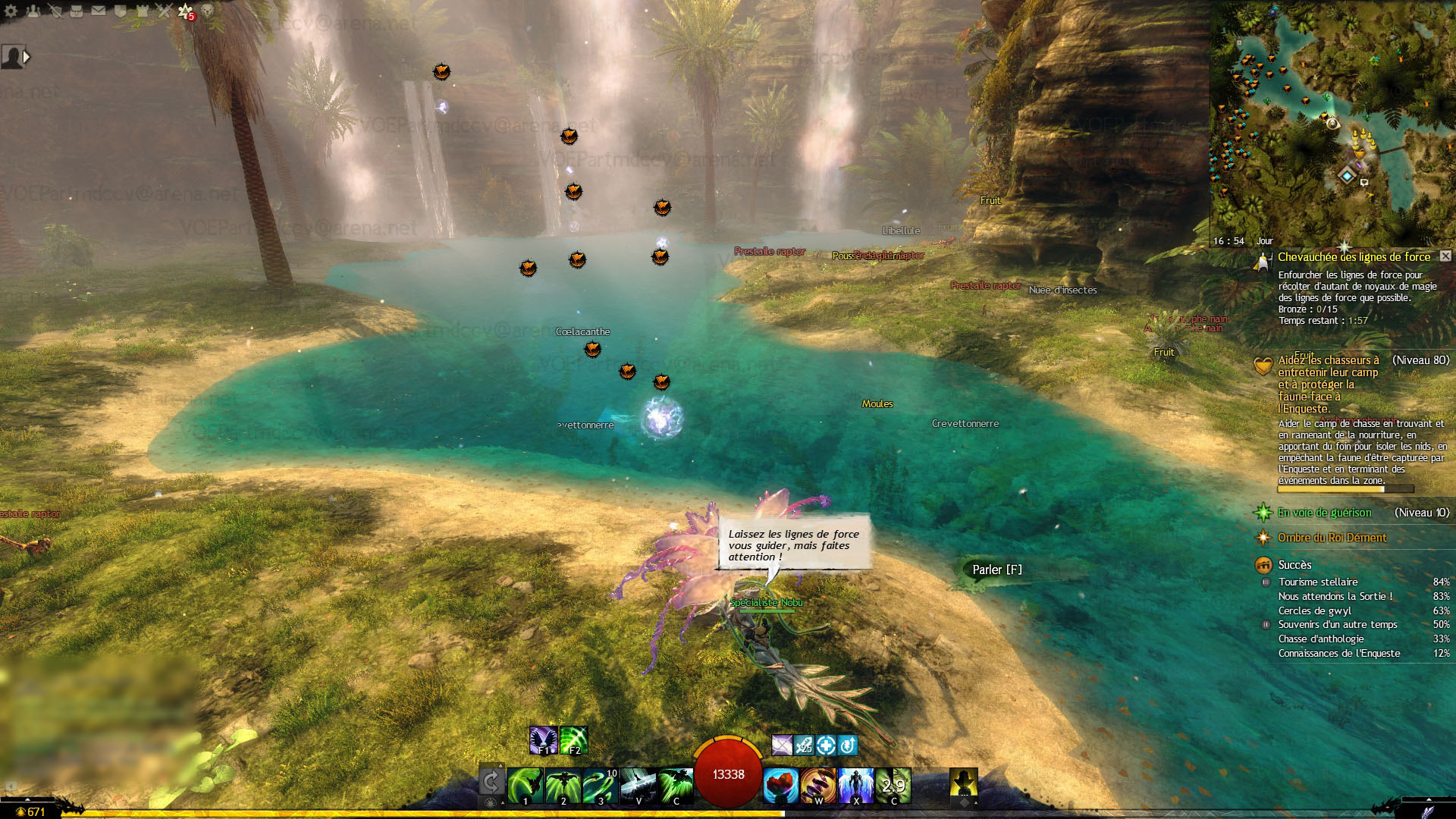Open the crossed swords PvP panel
The width and height of the screenshot is (1456, 819).
tap(164, 11)
